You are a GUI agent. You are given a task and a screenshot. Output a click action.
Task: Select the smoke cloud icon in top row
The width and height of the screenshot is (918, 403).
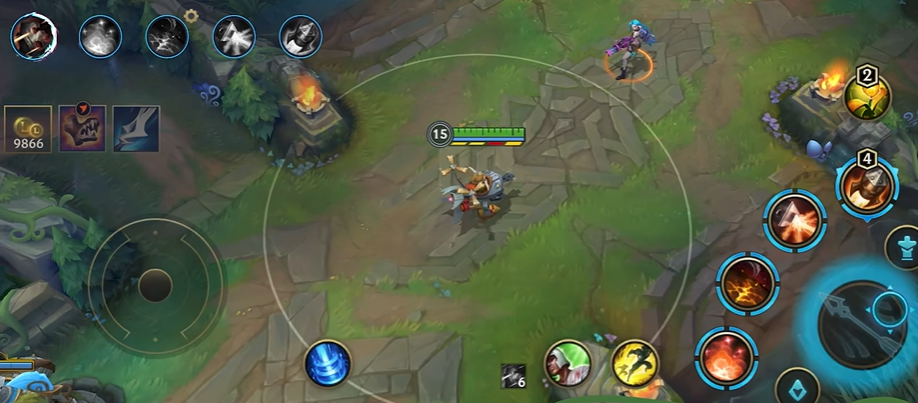click(x=100, y=36)
